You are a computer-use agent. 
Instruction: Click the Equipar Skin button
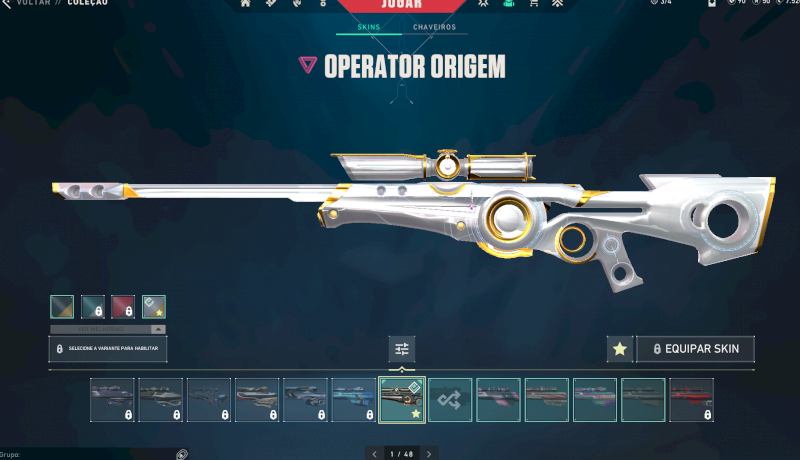click(x=695, y=349)
